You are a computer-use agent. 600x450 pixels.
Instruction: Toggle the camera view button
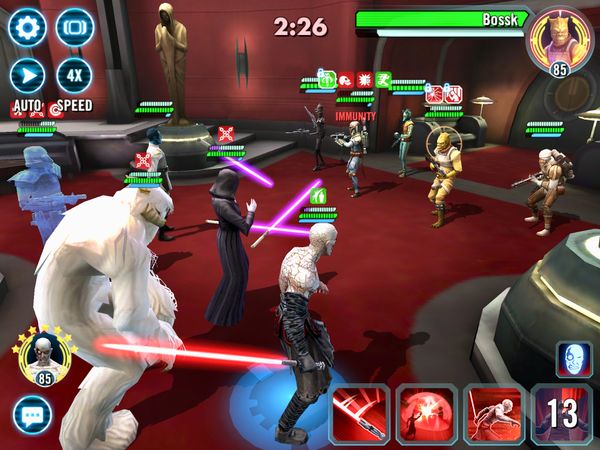point(74,27)
